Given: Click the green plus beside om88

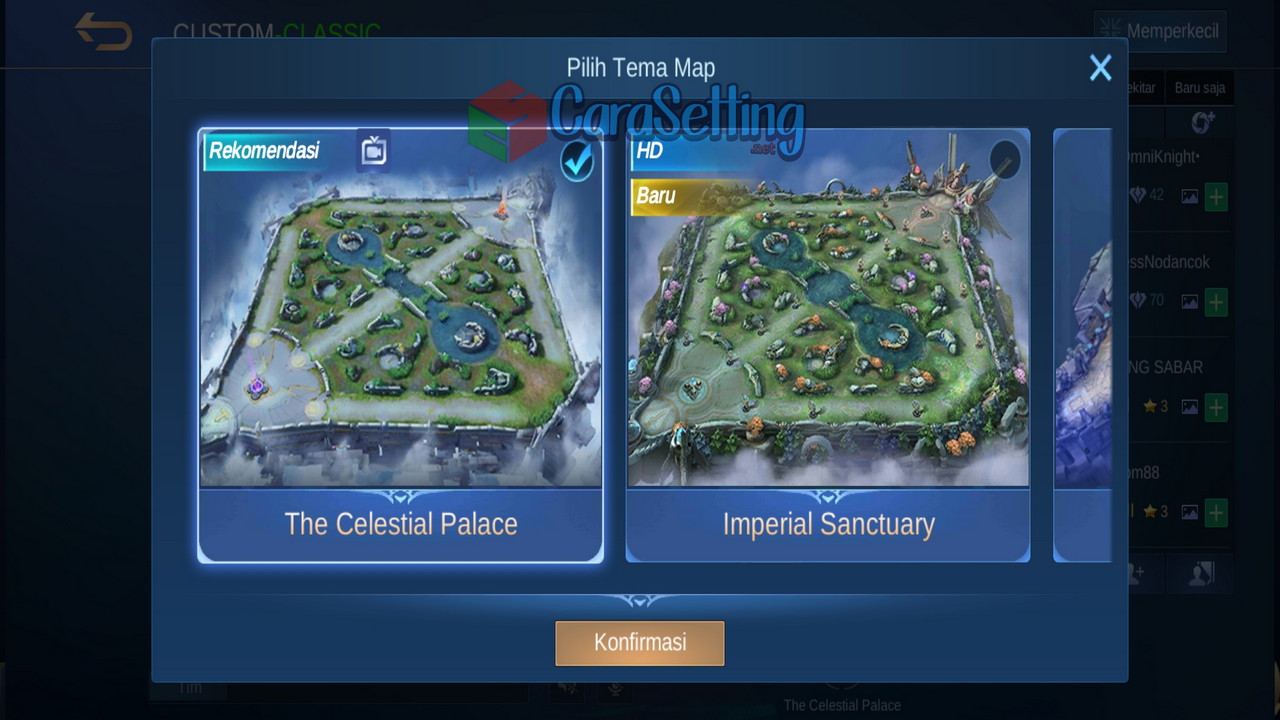Looking at the screenshot, I should [x=1215, y=512].
